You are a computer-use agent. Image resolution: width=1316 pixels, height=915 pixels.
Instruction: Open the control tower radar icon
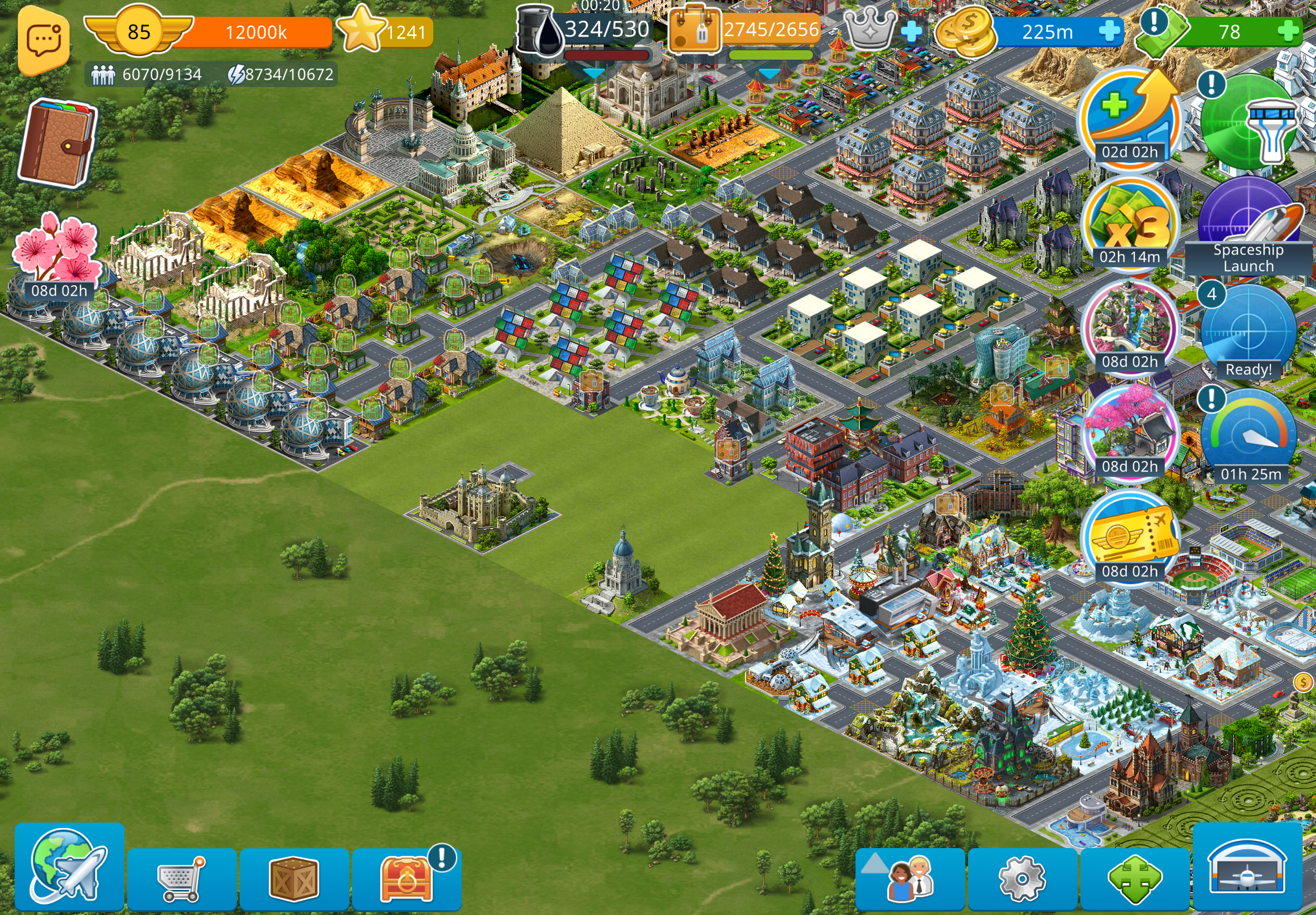coord(1248,123)
